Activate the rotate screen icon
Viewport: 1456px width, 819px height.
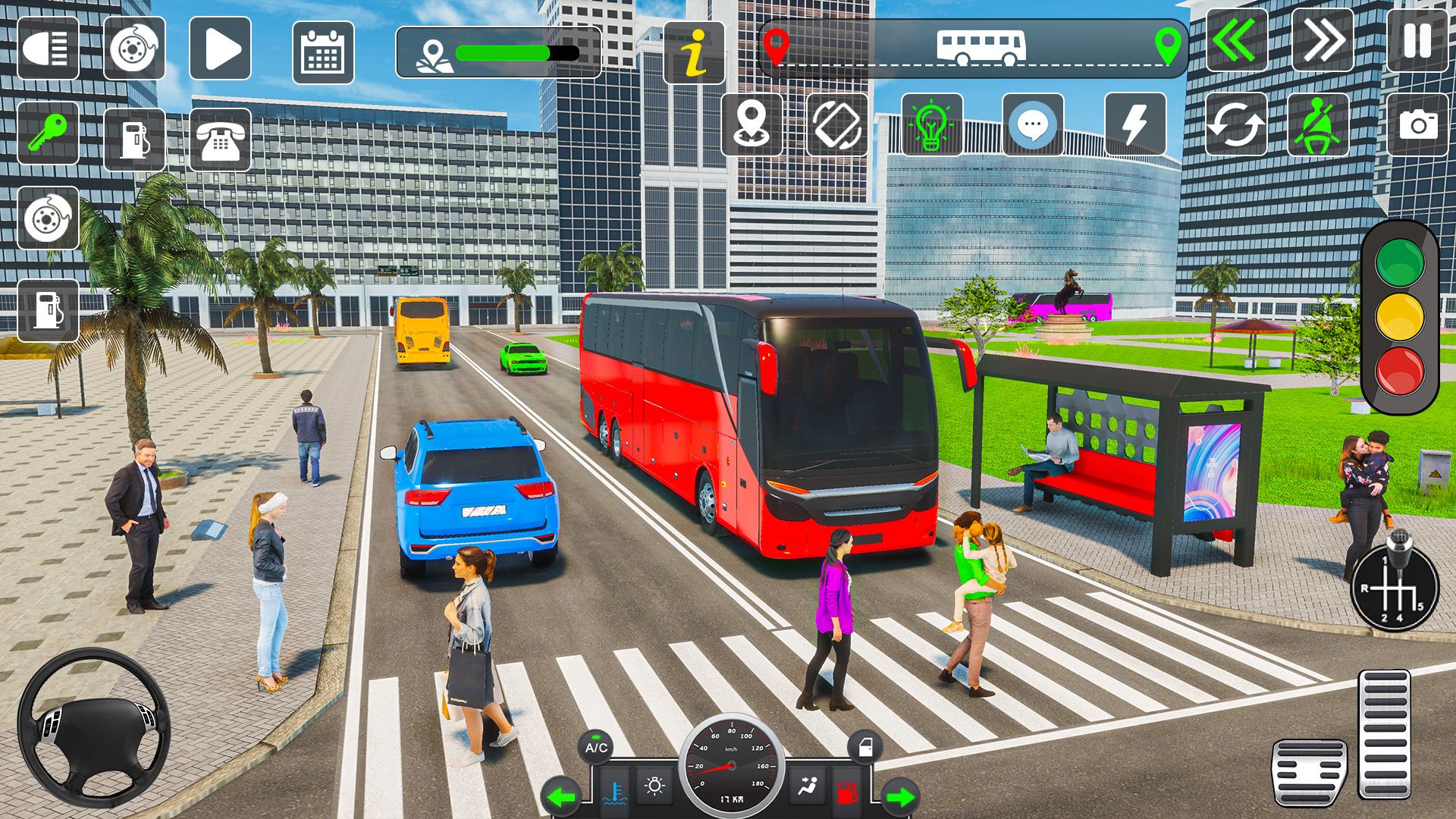click(837, 124)
